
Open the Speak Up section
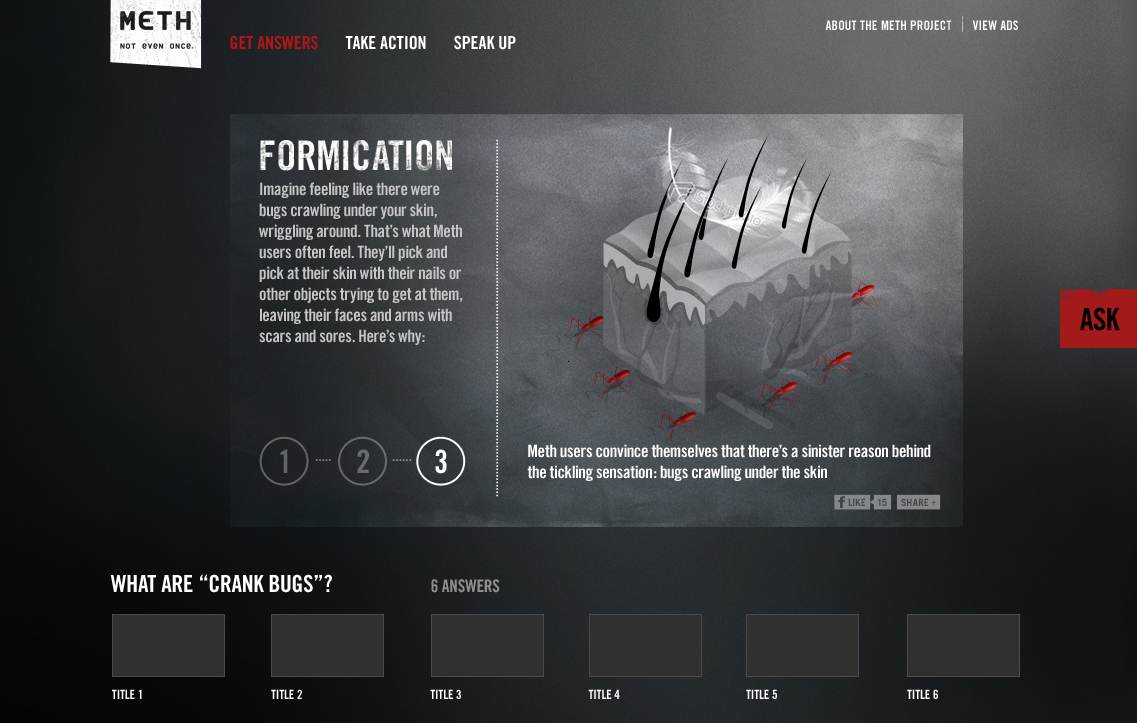tap(485, 43)
